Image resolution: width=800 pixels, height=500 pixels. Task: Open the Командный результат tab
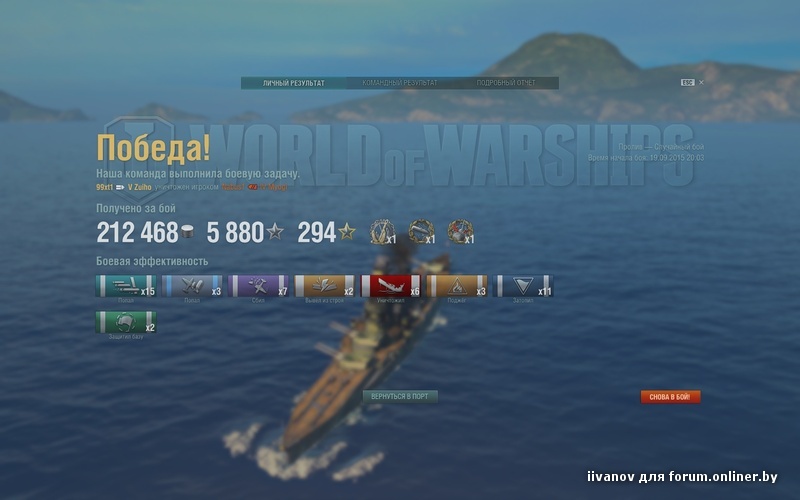tap(399, 83)
